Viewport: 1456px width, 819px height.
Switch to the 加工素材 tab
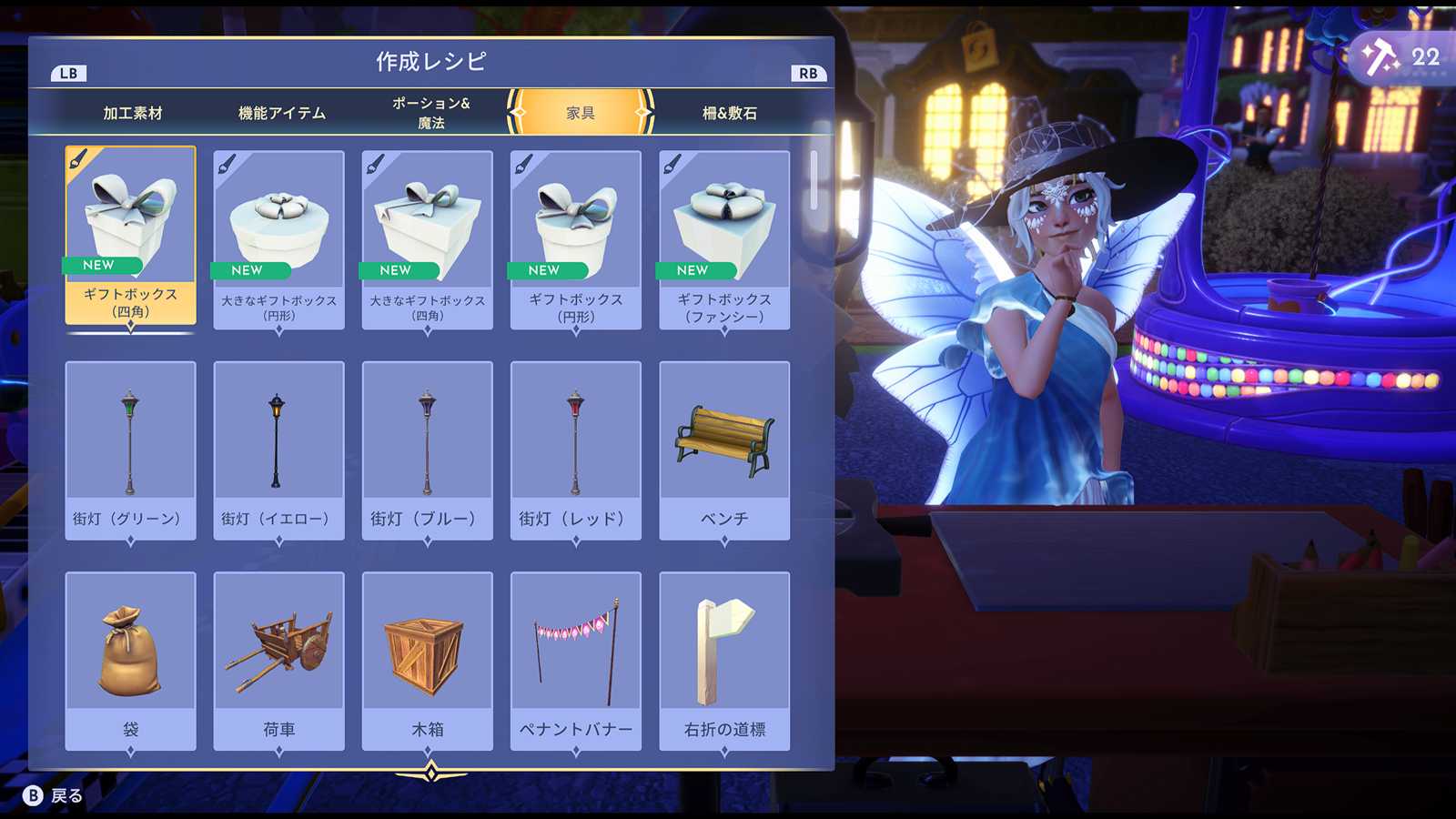[x=133, y=113]
